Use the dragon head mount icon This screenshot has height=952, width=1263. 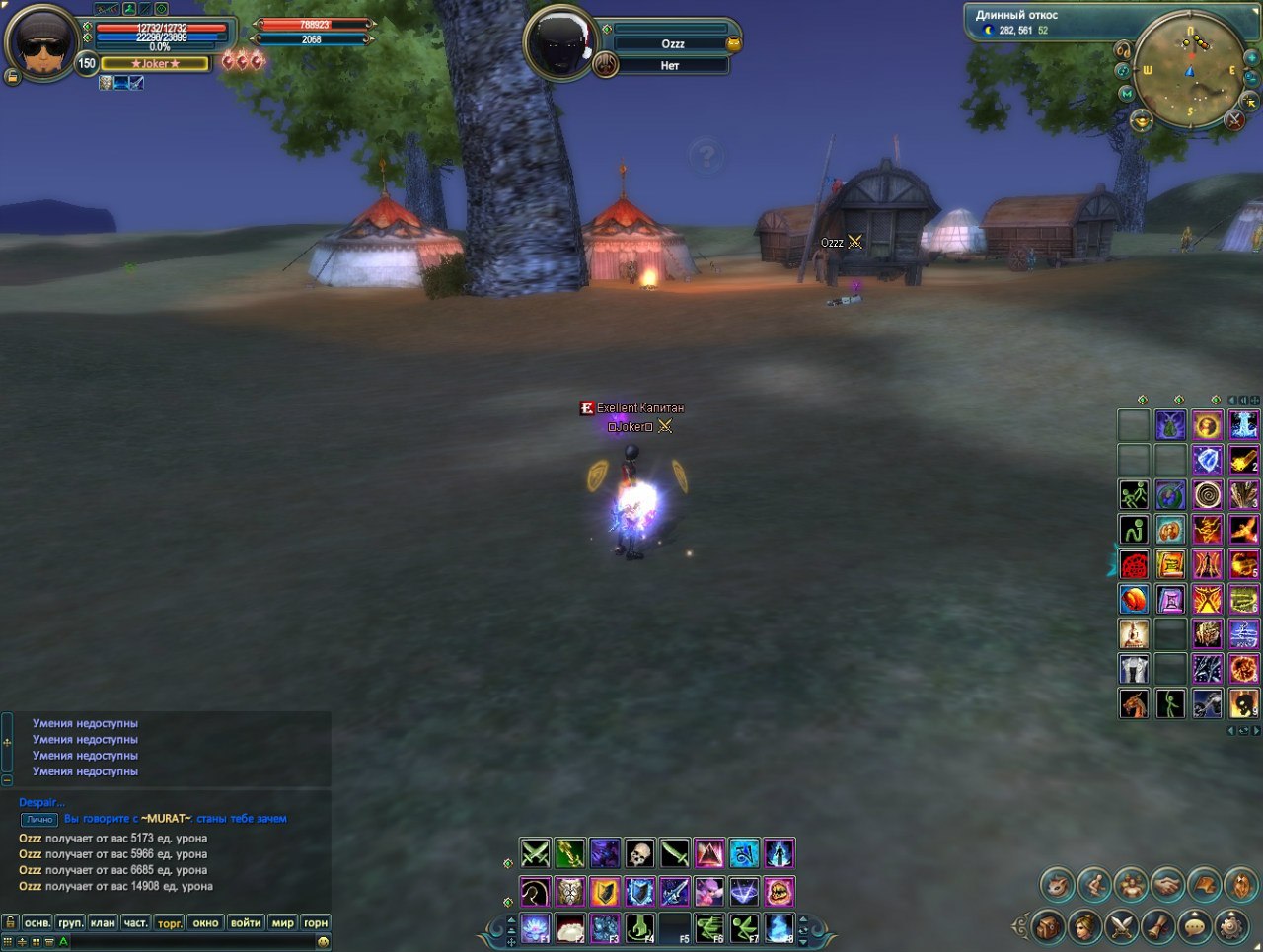(x=1134, y=703)
